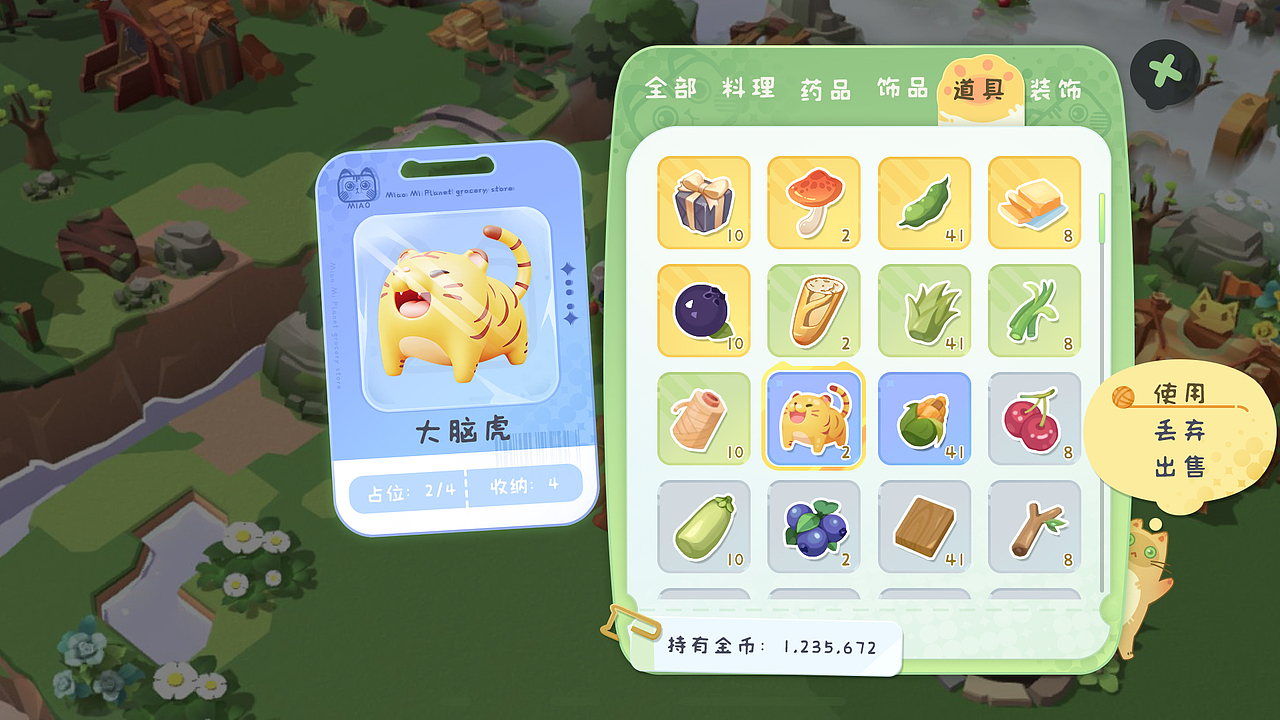The image size is (1280, 720).
Task: Switch to the 药品 tab
Action: pos(825,88)
